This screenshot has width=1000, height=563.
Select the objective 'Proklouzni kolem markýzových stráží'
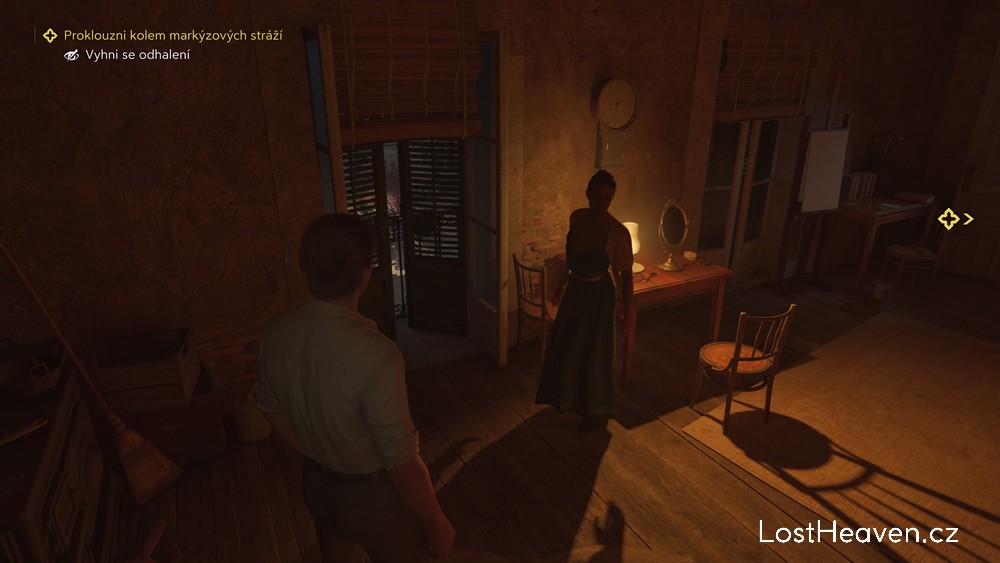click(172, 35)
